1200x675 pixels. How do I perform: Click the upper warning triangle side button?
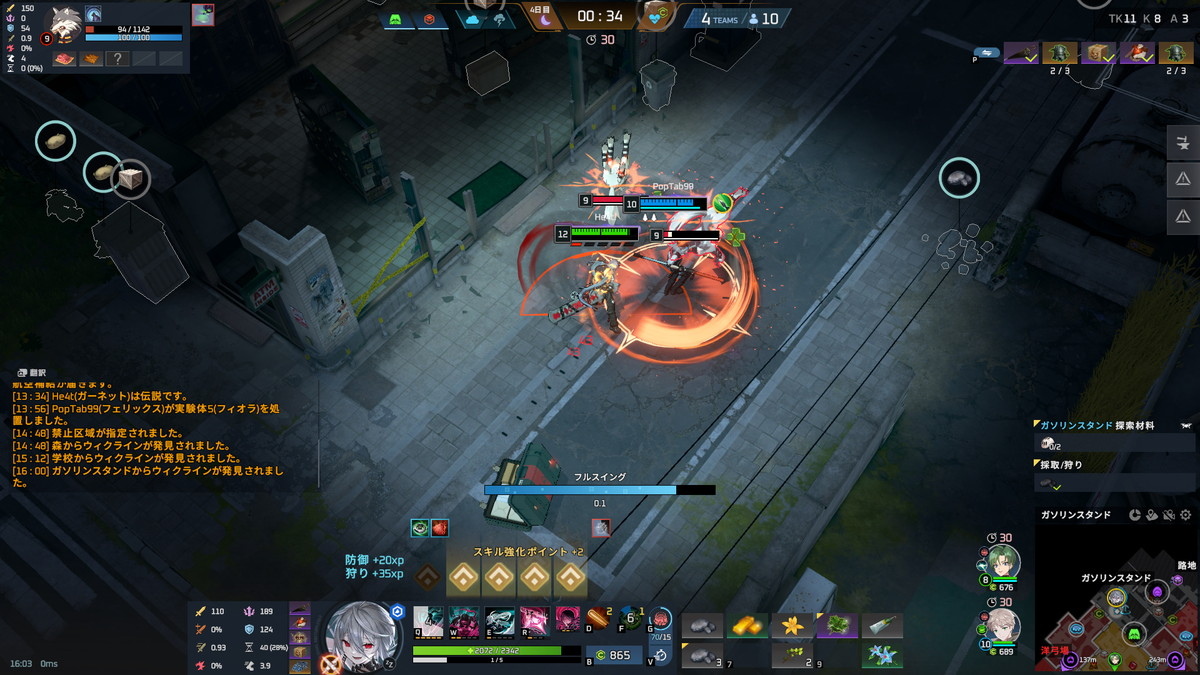click(x=1183, y=179)
